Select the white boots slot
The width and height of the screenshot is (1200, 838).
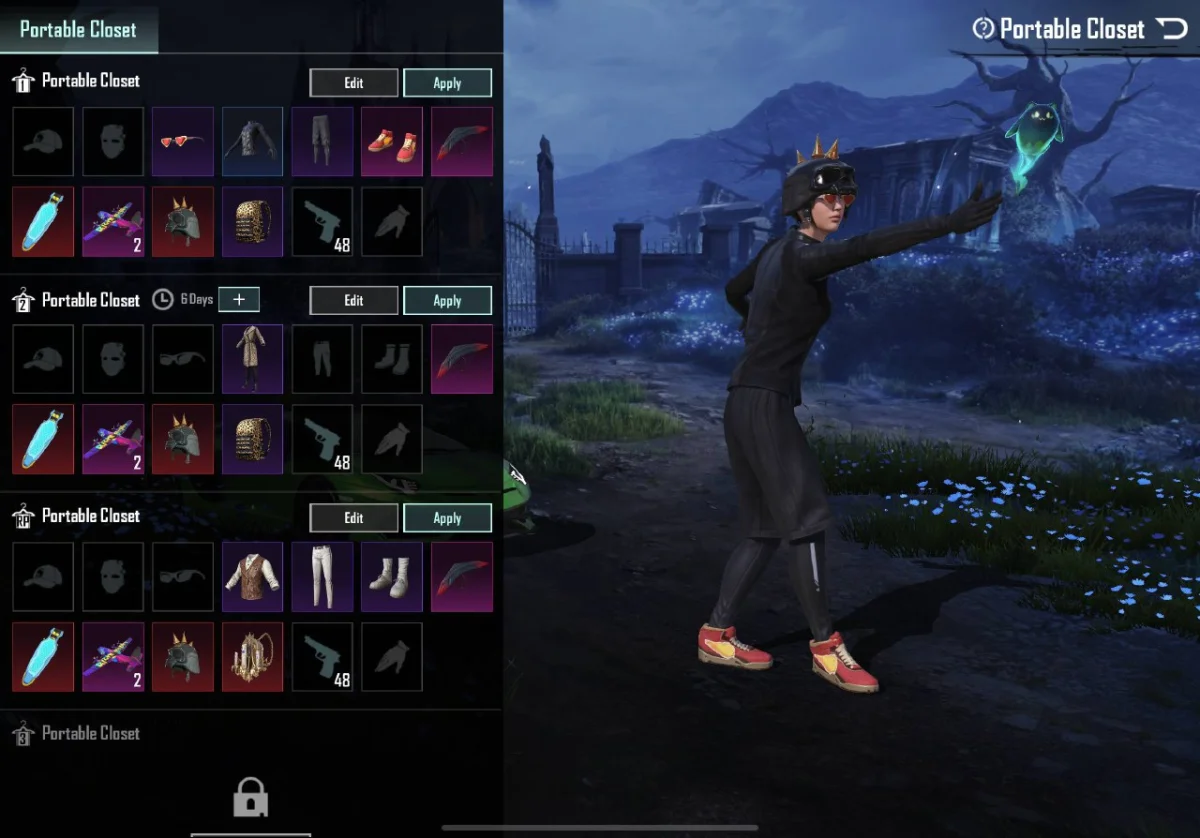click(x=392, y=576)
